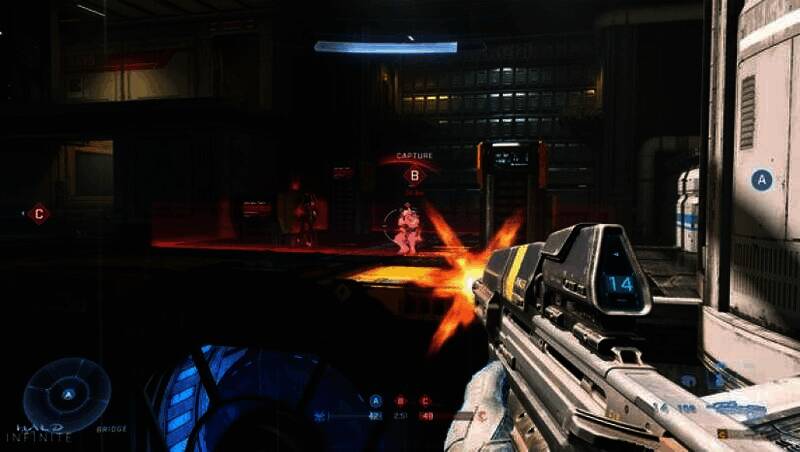
Task: Select the zone A waypoint marker
Action: (x=761, y=180)
